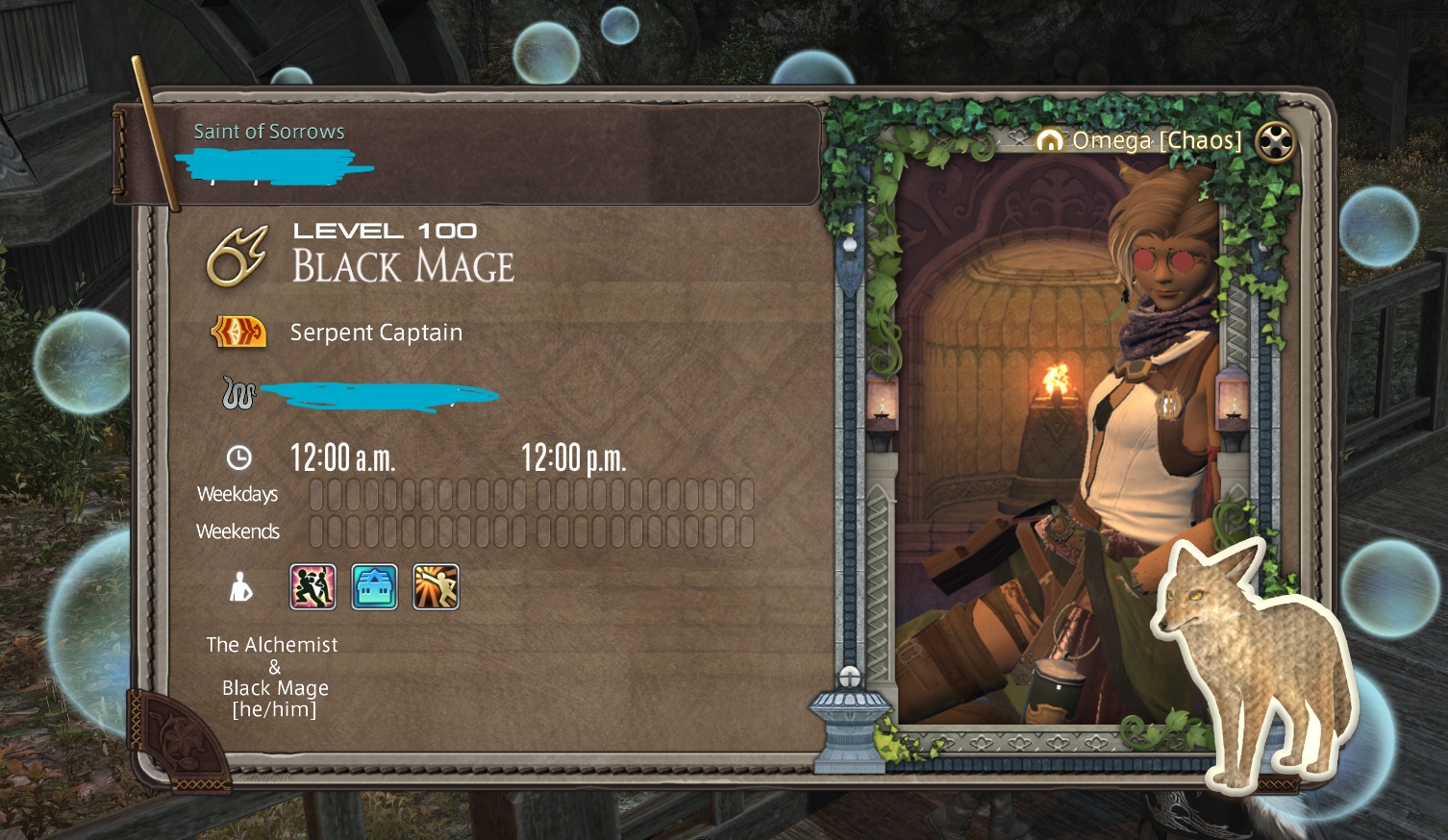Viewport: 1448px width, 840px height.
Task: Click the Serpent Captain rank emblem
Action: coord(238,332)
